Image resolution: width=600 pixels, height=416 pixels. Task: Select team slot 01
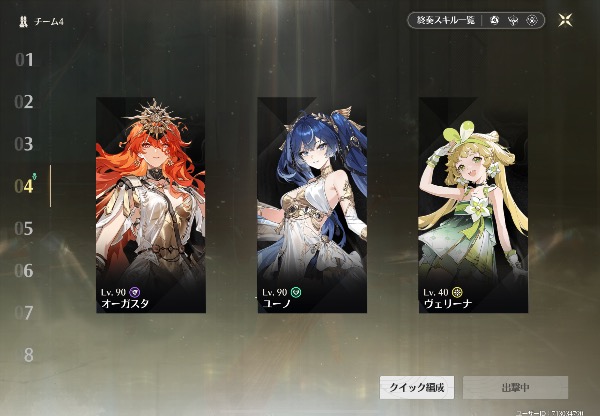[x=25, y=60]
